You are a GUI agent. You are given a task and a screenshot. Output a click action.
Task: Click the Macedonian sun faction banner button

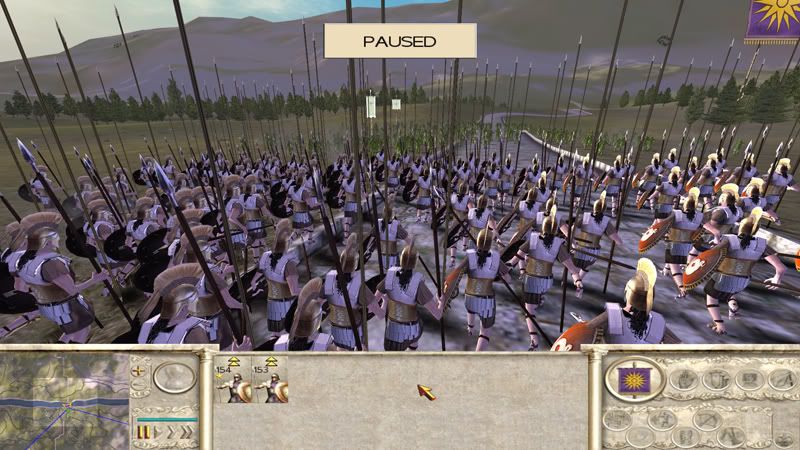(636, 379)
